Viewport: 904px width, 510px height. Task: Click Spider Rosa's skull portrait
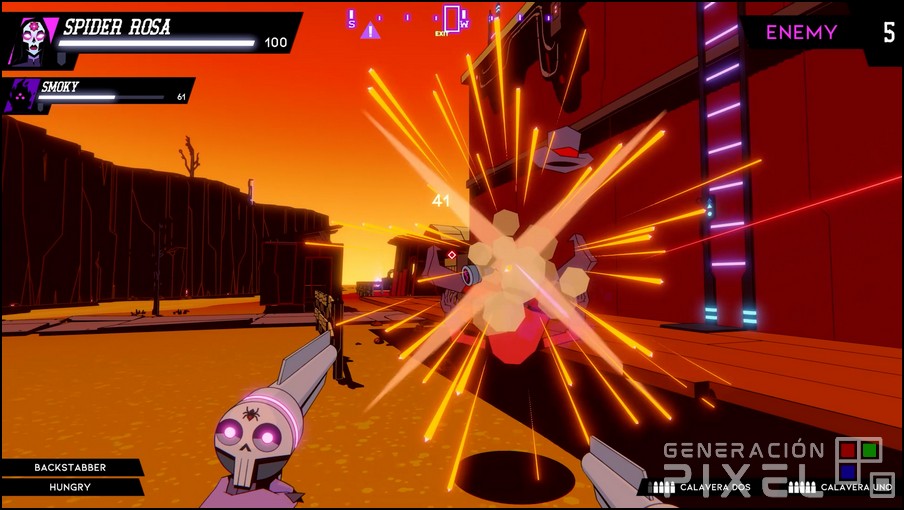[x=30, y=40]
